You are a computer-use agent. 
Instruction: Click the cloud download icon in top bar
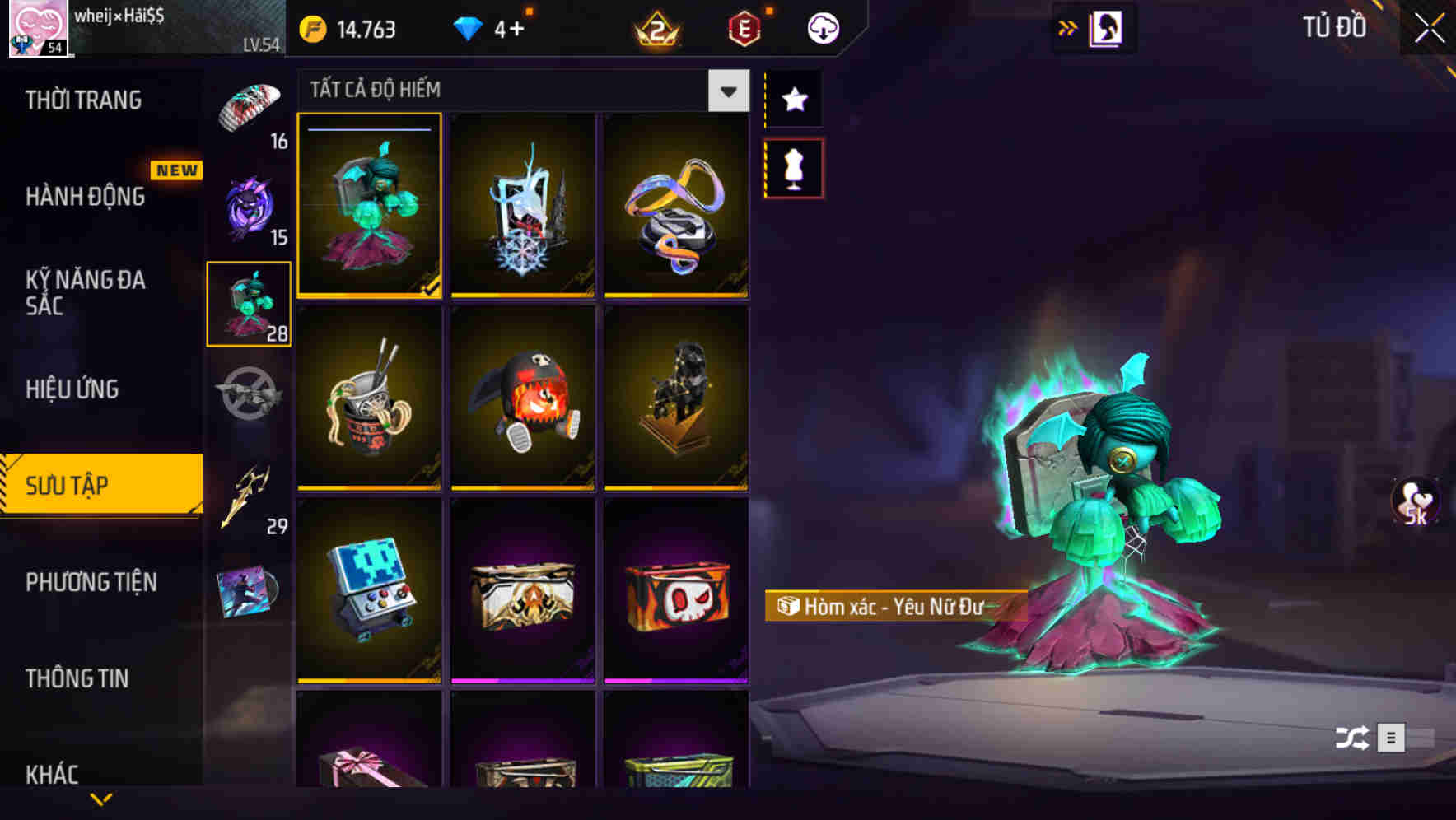[824, 27]
